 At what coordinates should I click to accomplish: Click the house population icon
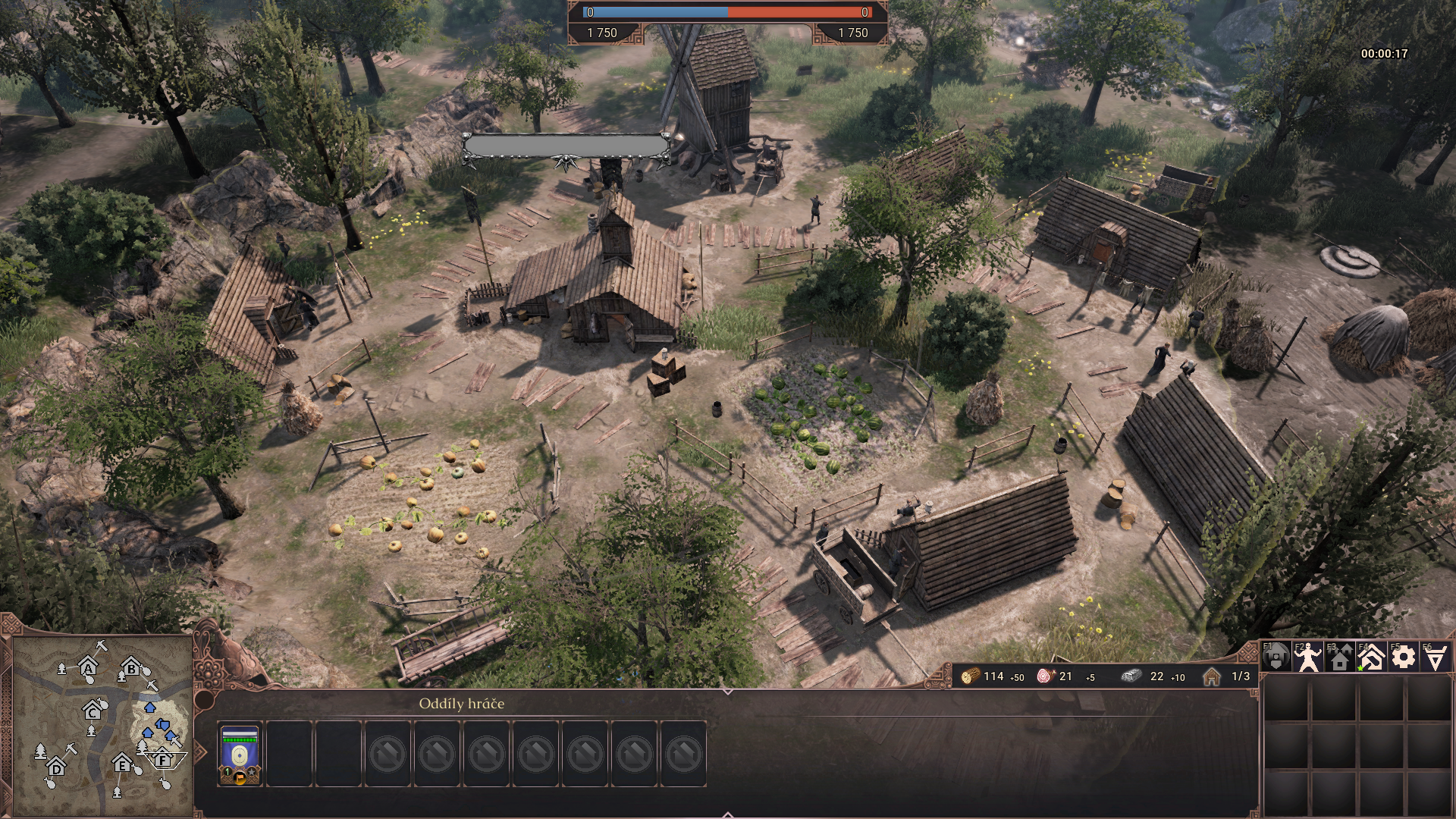(1212, 676)
